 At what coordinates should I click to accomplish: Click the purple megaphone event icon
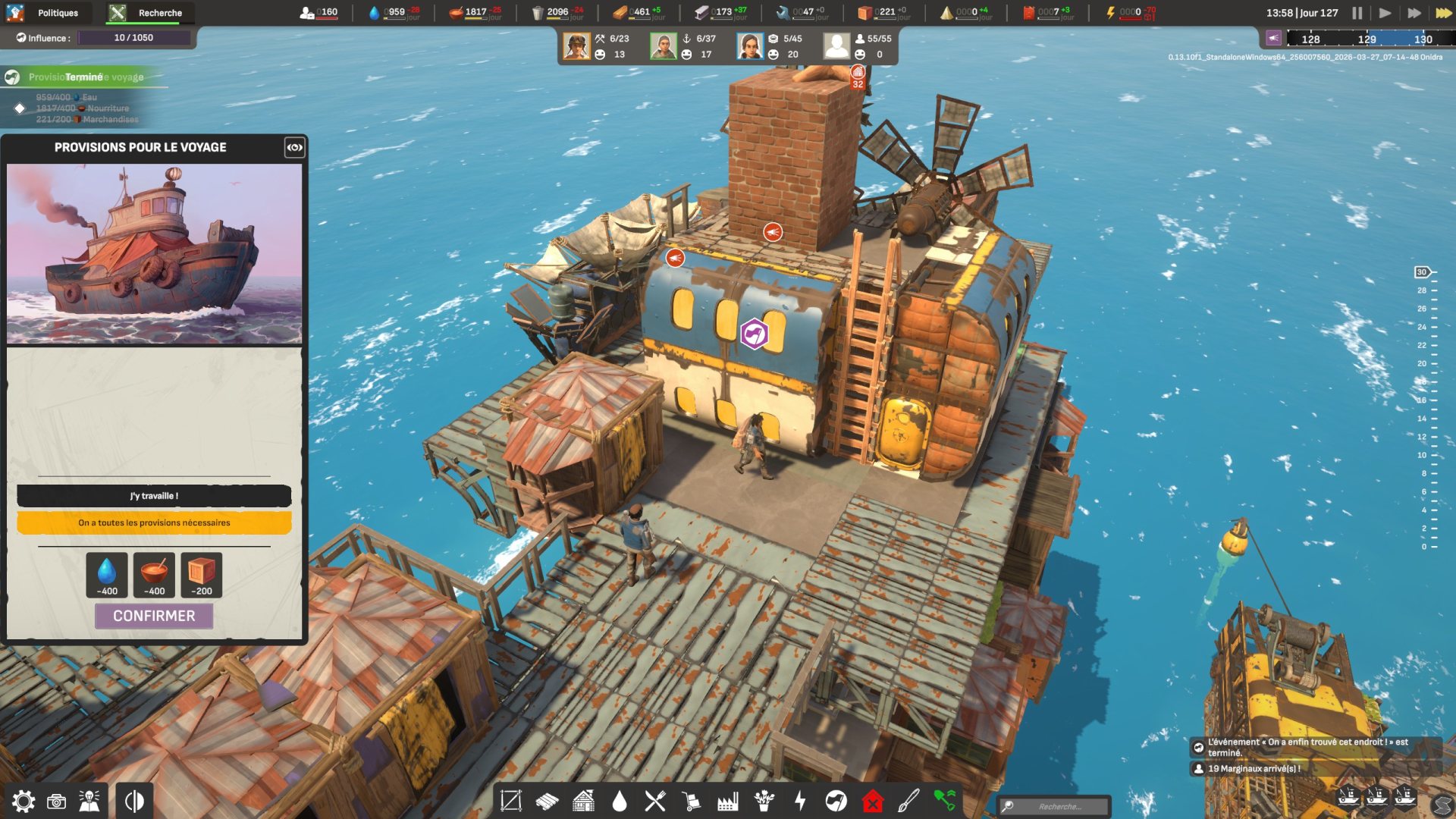pyautogui.click(x=1273, y=39)
